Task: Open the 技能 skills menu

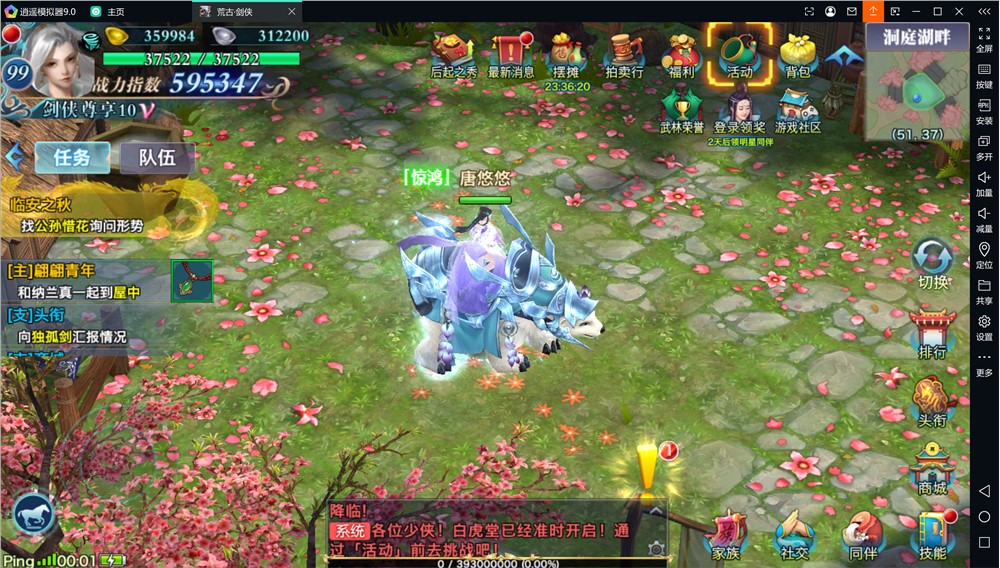Action: [932, 535]
